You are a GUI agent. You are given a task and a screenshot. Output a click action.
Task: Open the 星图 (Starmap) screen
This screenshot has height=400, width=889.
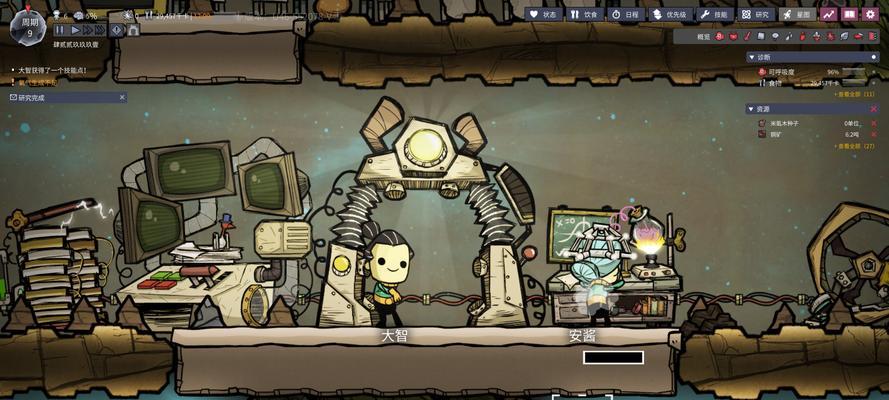click(798, 15)
